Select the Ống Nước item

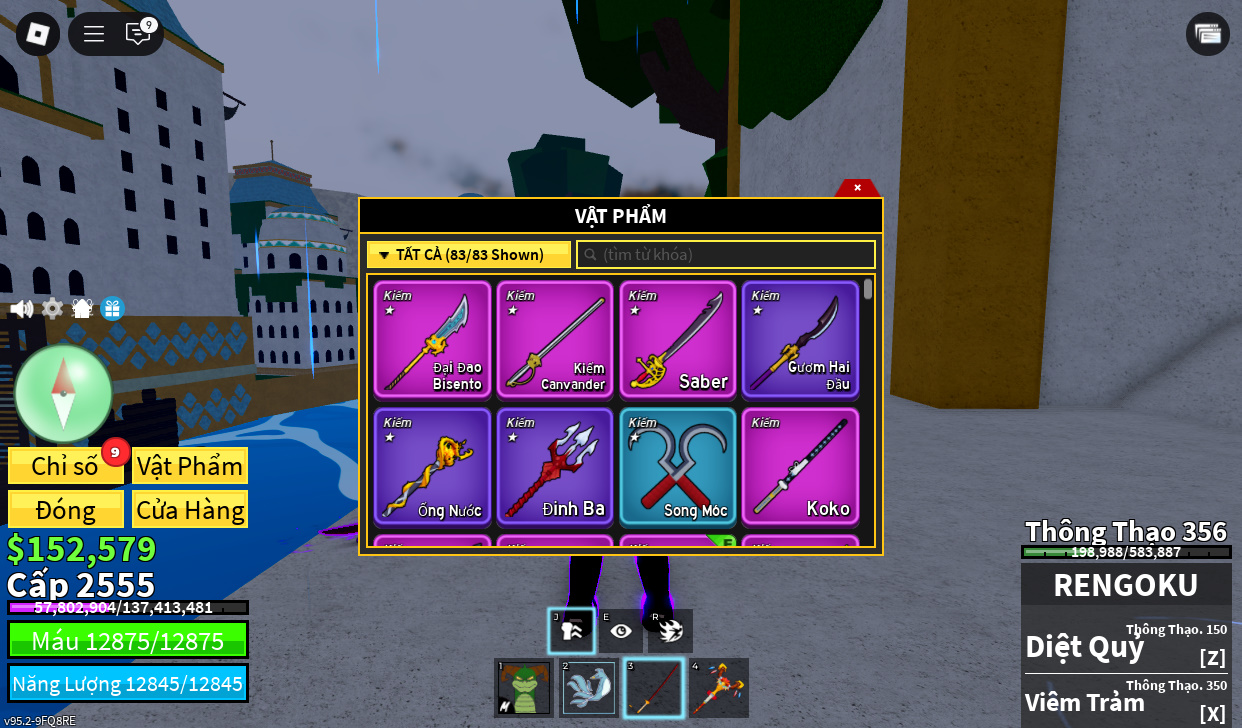pyautogui.click(x=433, y=466)
